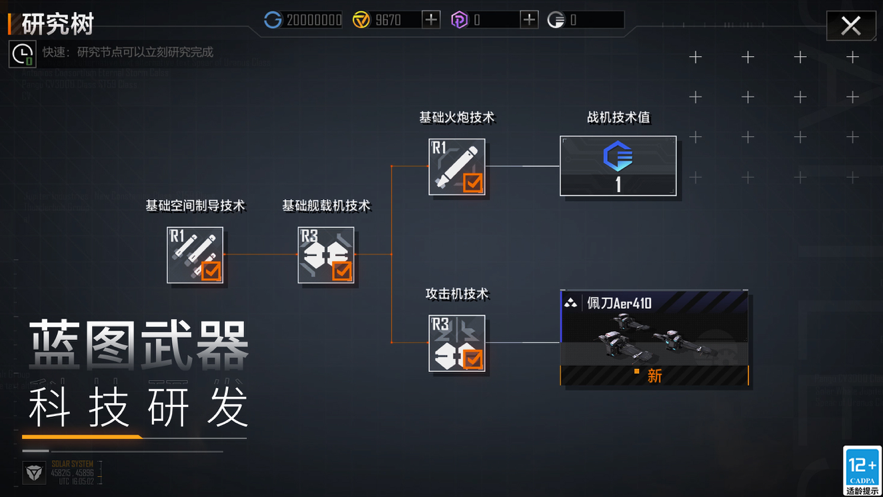This screenshot has height=497, width=883.
Task: Close the research tree screen
Action: 851,25
